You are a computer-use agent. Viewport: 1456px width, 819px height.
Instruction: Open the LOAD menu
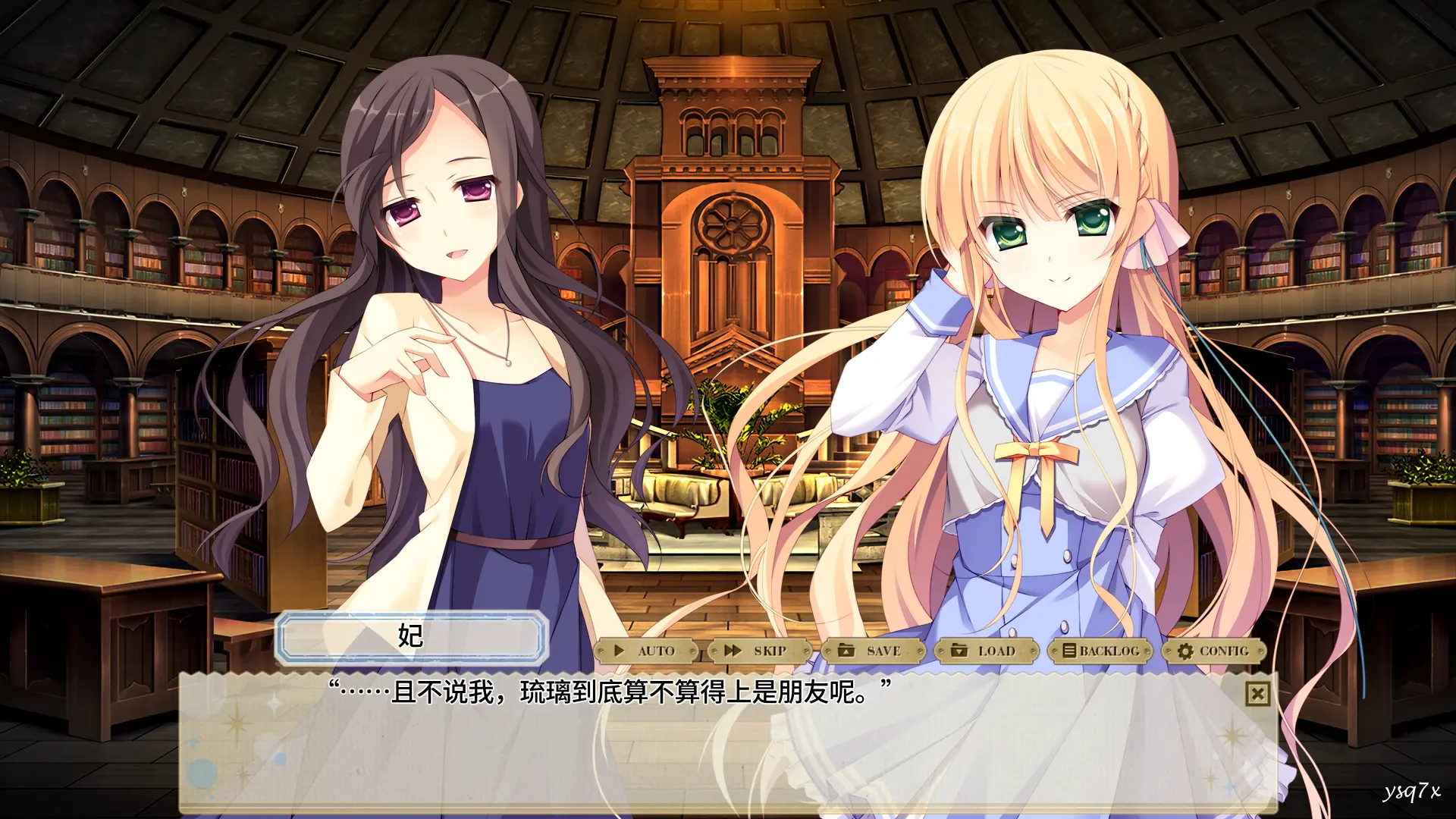pos(985,651)
